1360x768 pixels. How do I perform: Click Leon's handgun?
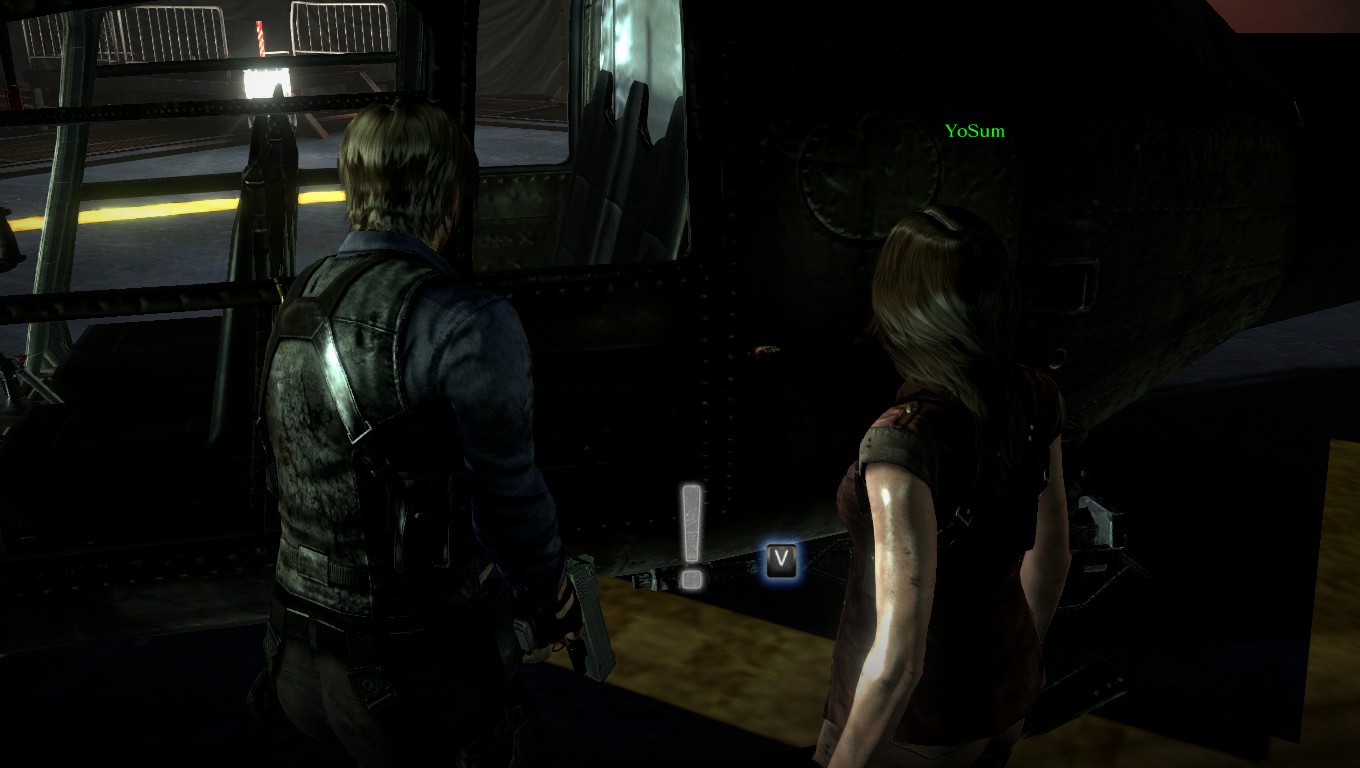586,620
